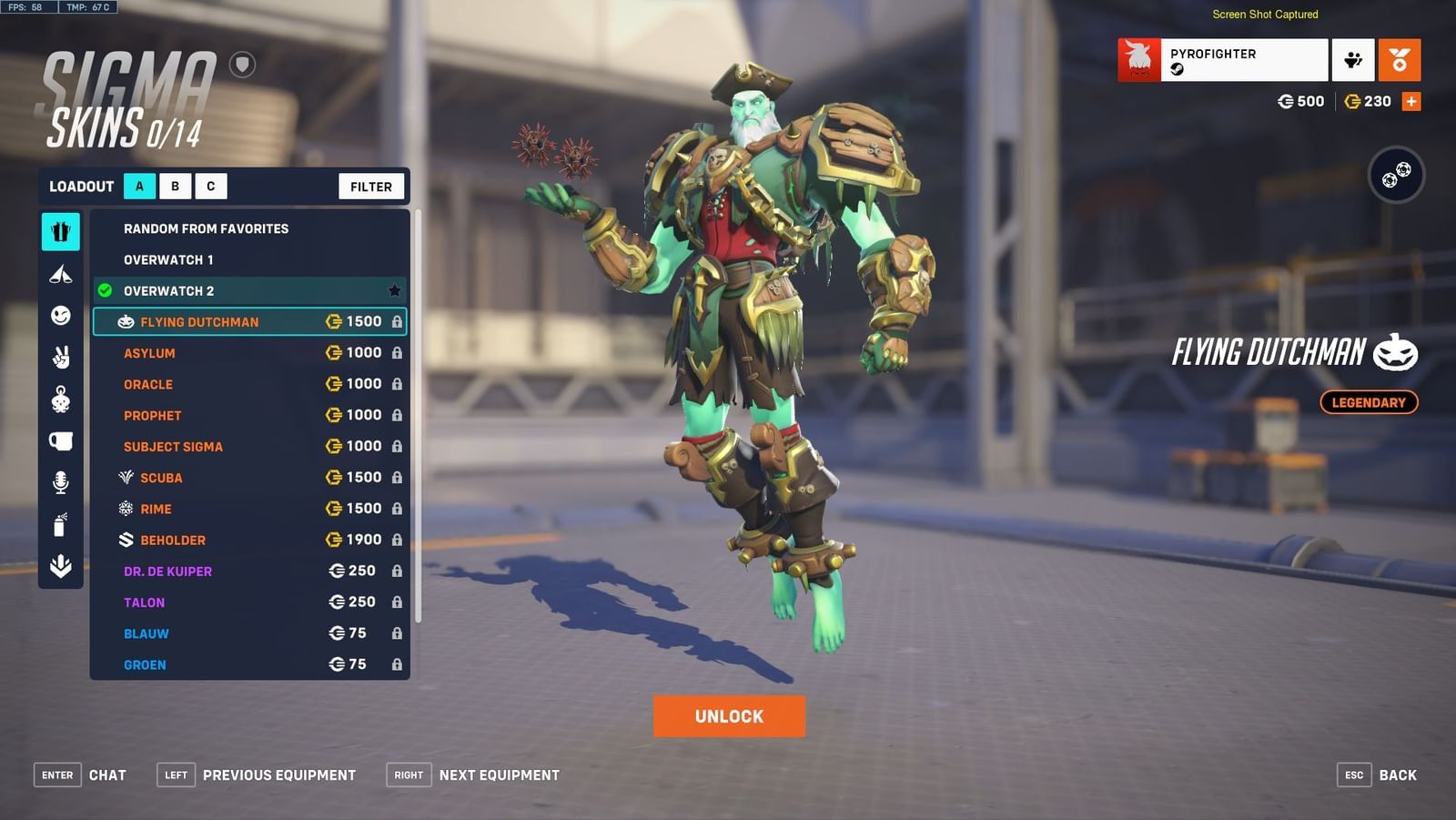The width and height of the screenshot is (1456, 820).
Task: Open the Victory Poses peace-sign icon
Action: click(60, 357)
